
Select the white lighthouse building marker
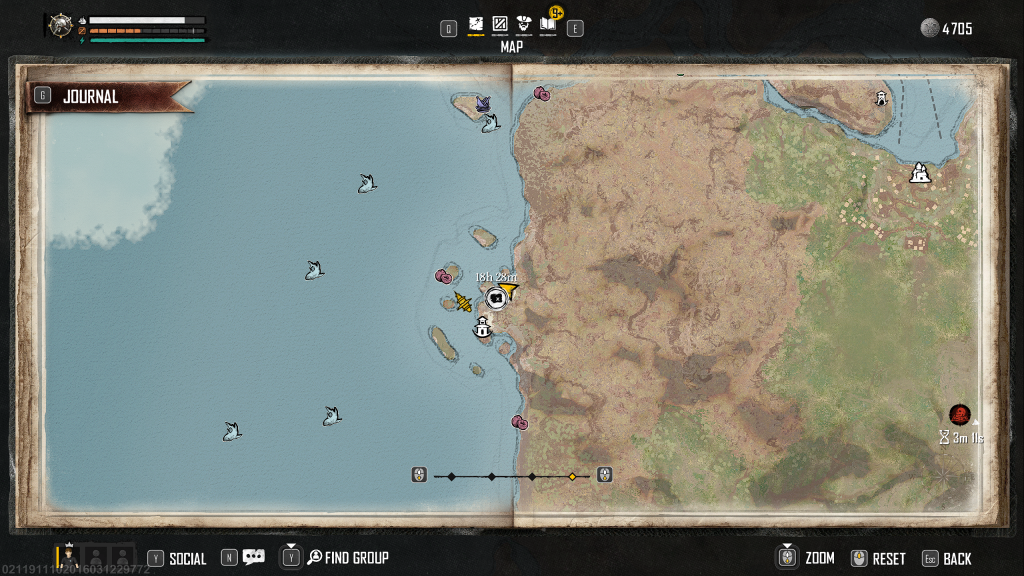click(x=483, y=326)
